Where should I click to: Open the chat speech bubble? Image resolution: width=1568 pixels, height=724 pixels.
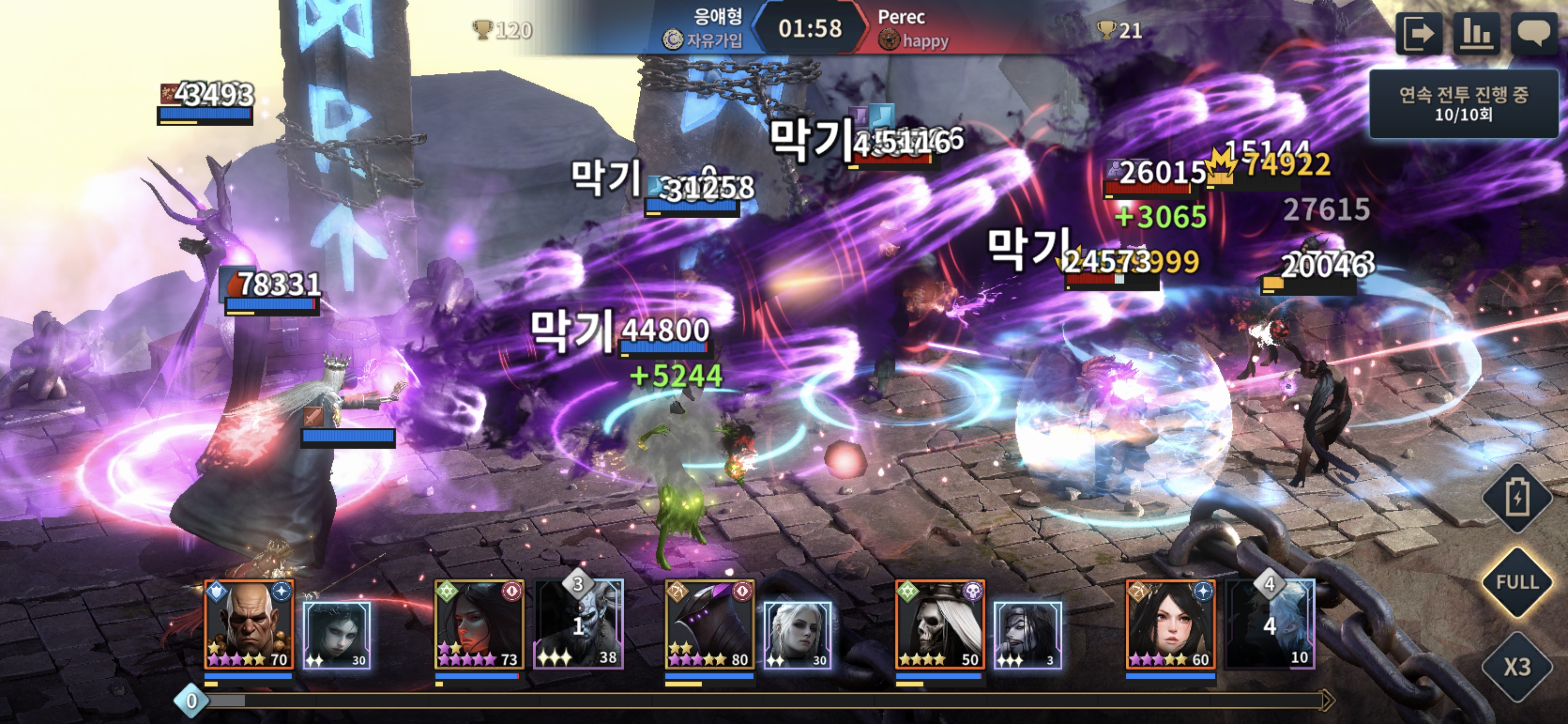1533,34
